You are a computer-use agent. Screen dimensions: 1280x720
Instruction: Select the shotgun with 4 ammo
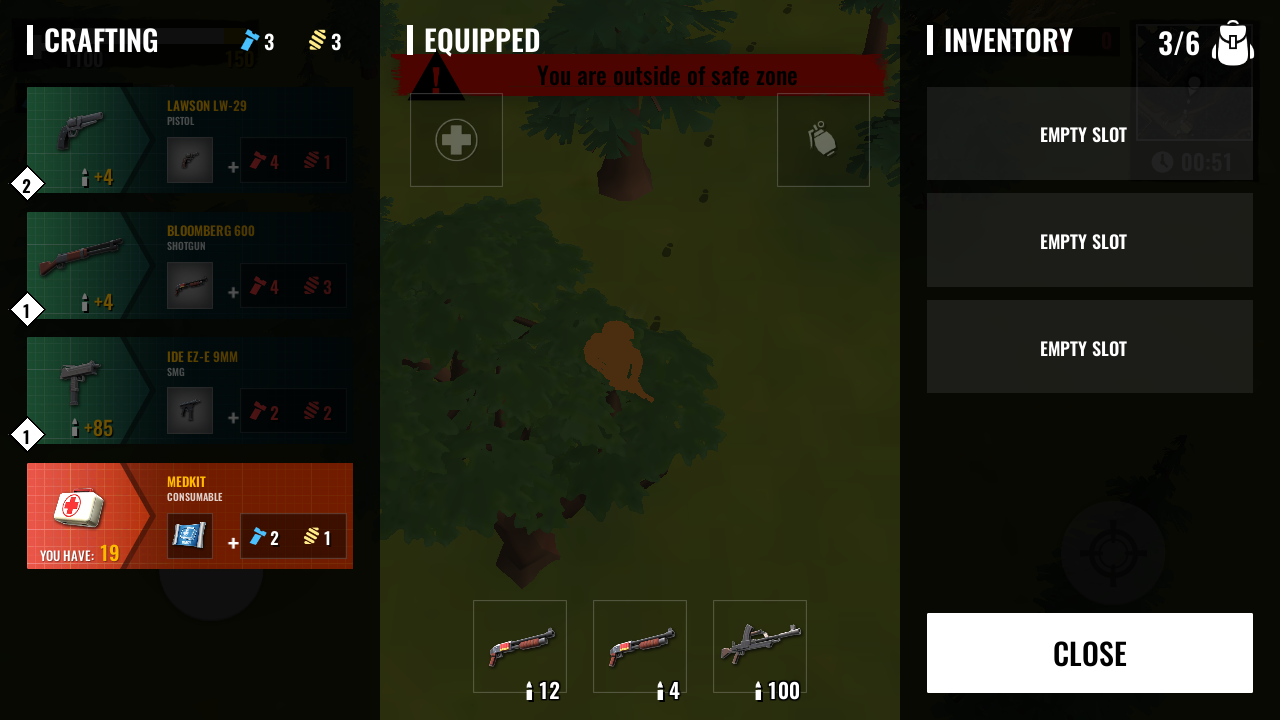(640, 646)
